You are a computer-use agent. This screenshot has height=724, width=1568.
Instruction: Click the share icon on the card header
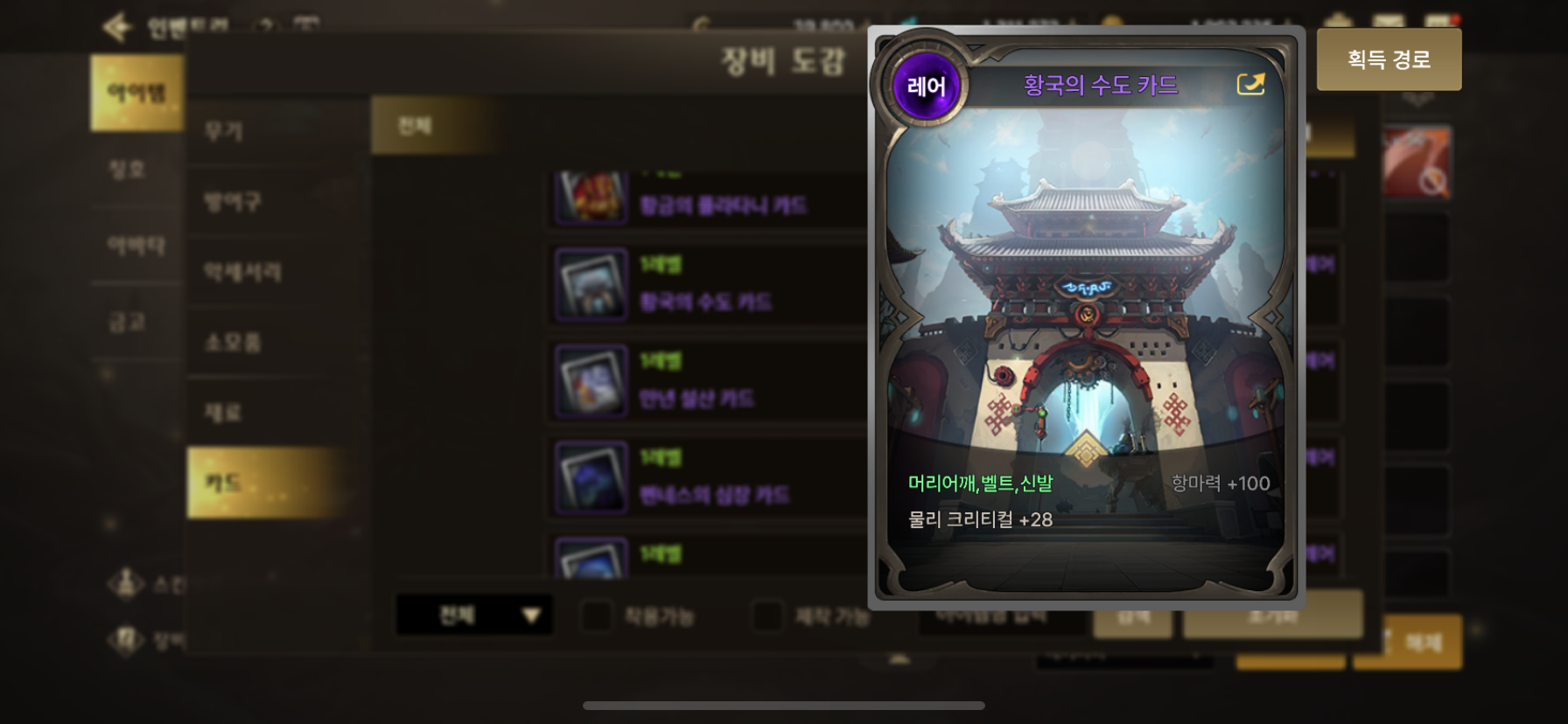click(x=1250, y=84)
